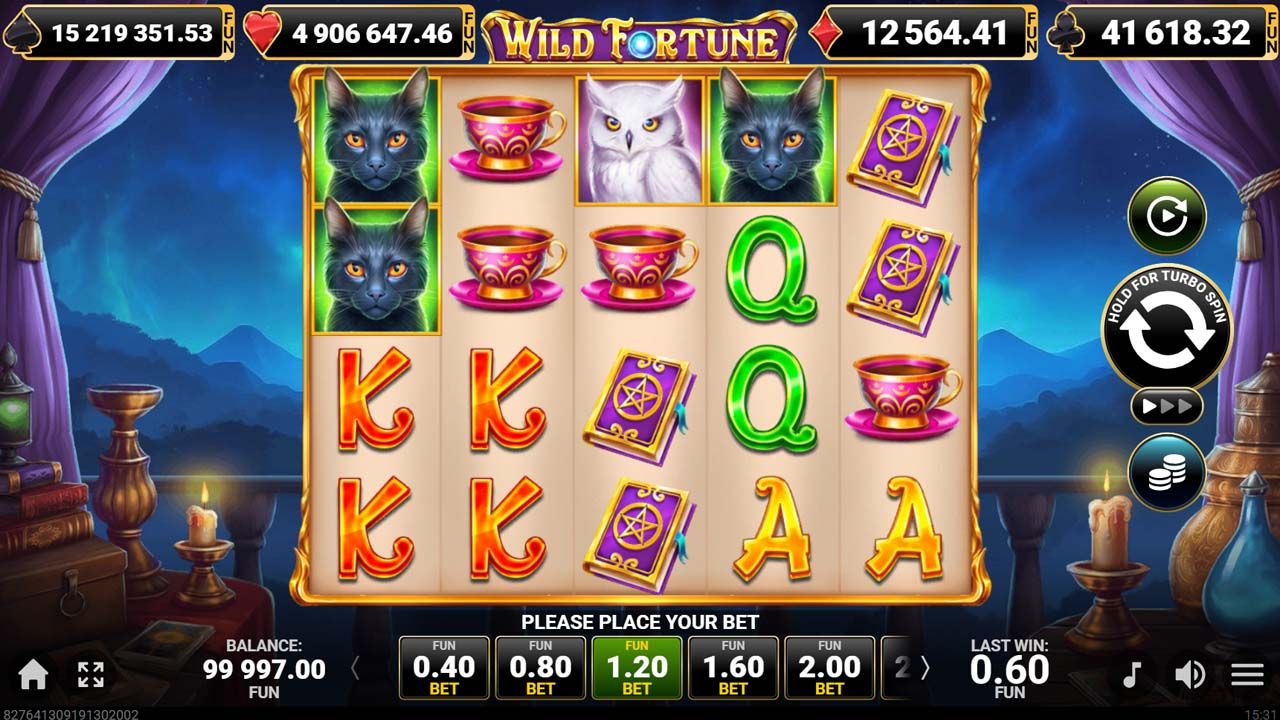
Task: Enable turbo speed using the triple-arrow button
Action: tap(1165, 406)
